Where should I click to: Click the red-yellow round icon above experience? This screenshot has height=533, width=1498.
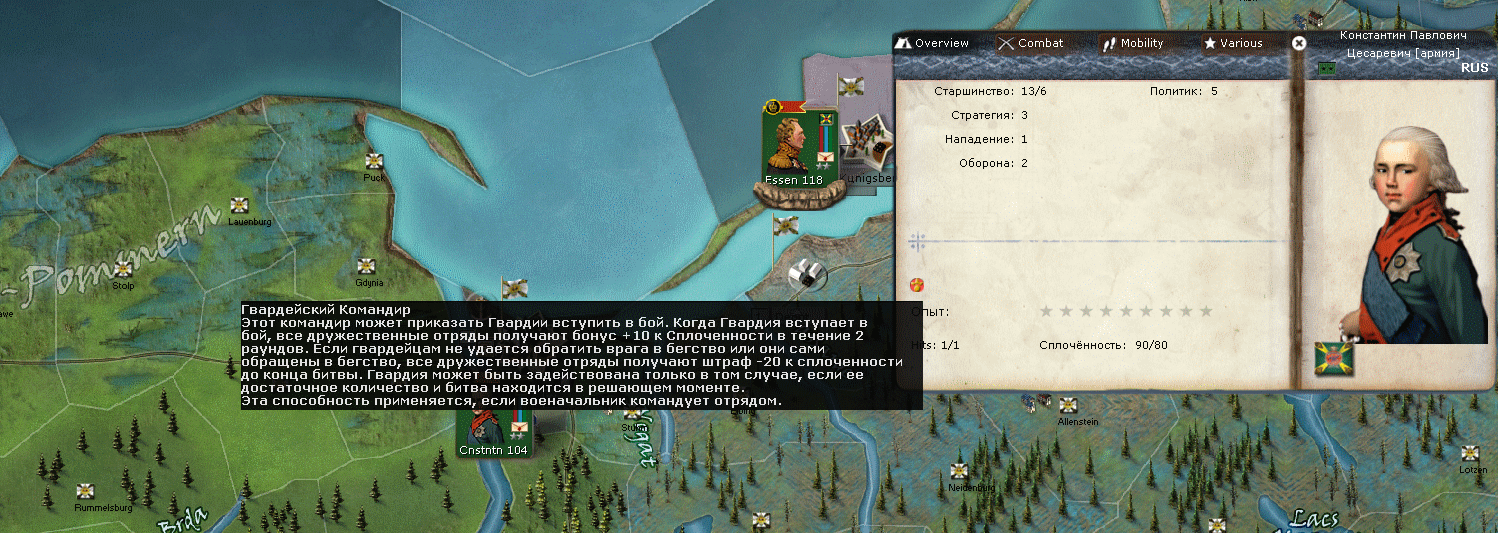pos(916,285)
